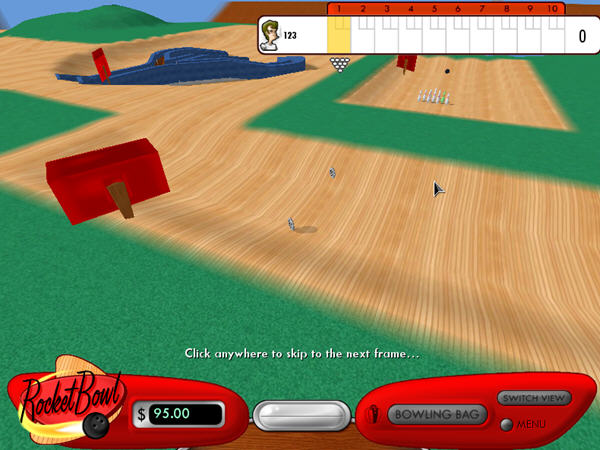This screenshot has width=600, height=450.
Task: Select the player 123 avatar on the scorecard
Action: pyautogui.click(x=269, y=35)
